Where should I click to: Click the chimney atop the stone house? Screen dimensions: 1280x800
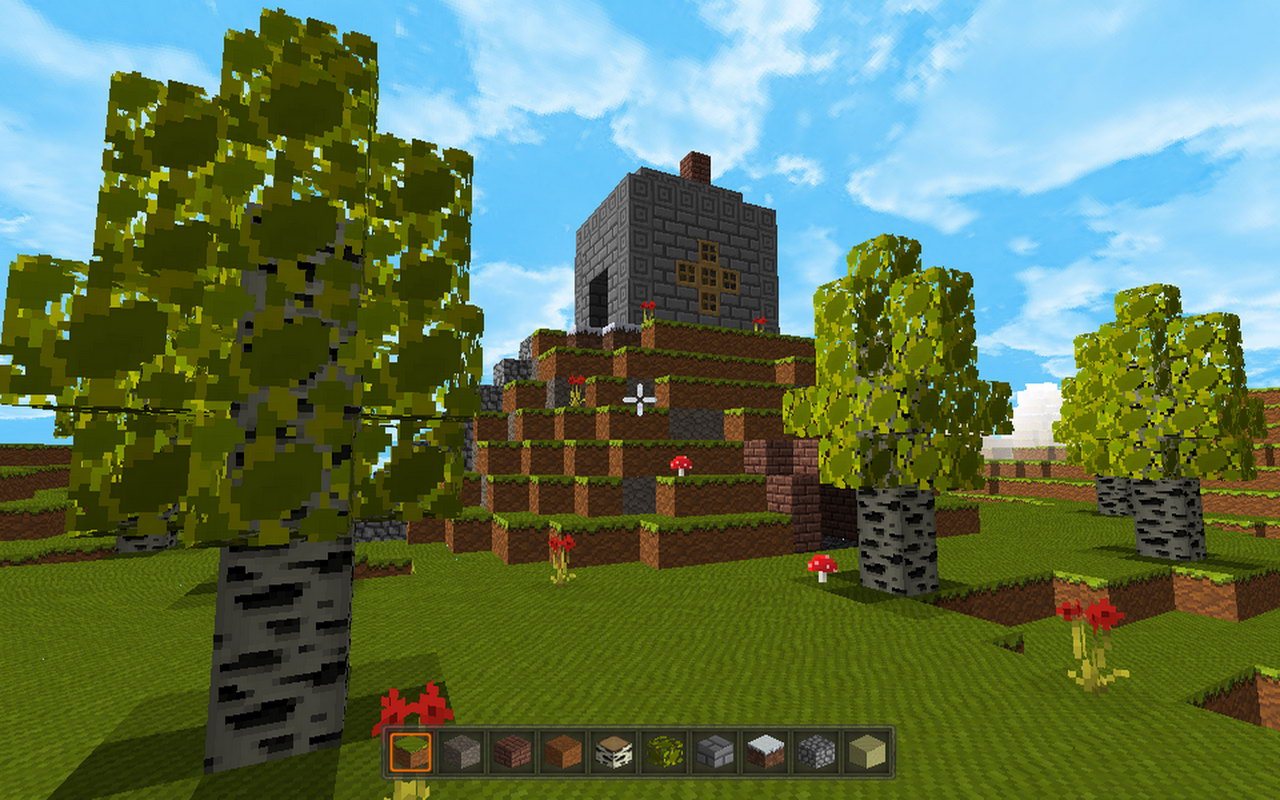click(692, 165)
